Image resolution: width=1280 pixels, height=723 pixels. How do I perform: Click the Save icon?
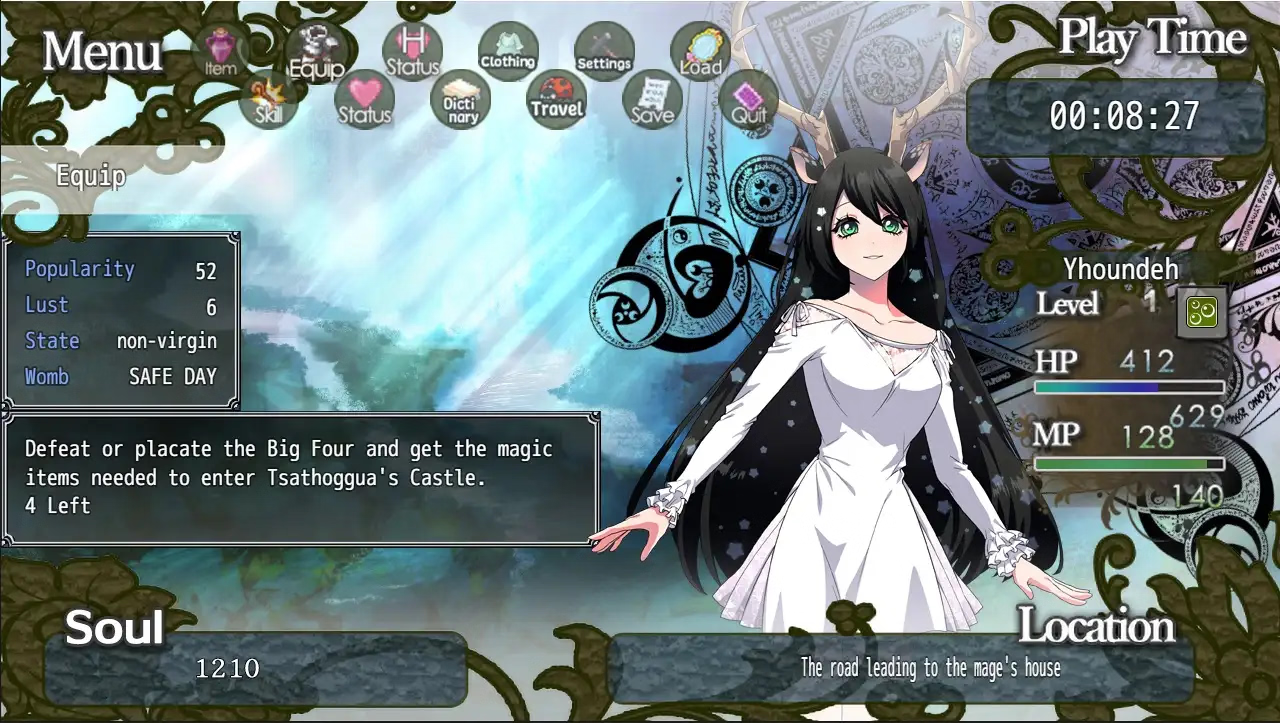[x=652, y=100]
